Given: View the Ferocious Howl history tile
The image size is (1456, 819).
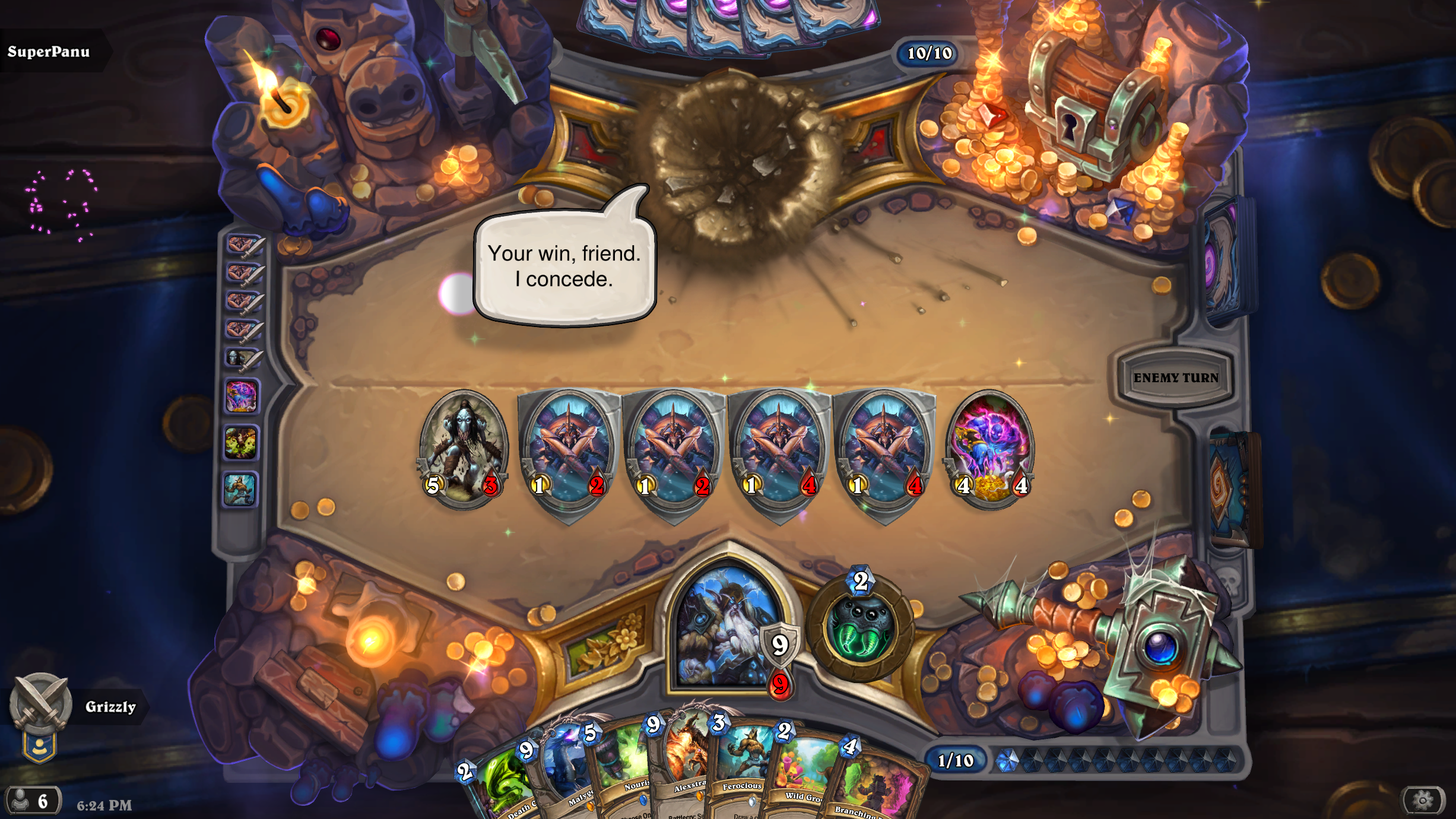Looking at the screenshot, I should 241,490.
